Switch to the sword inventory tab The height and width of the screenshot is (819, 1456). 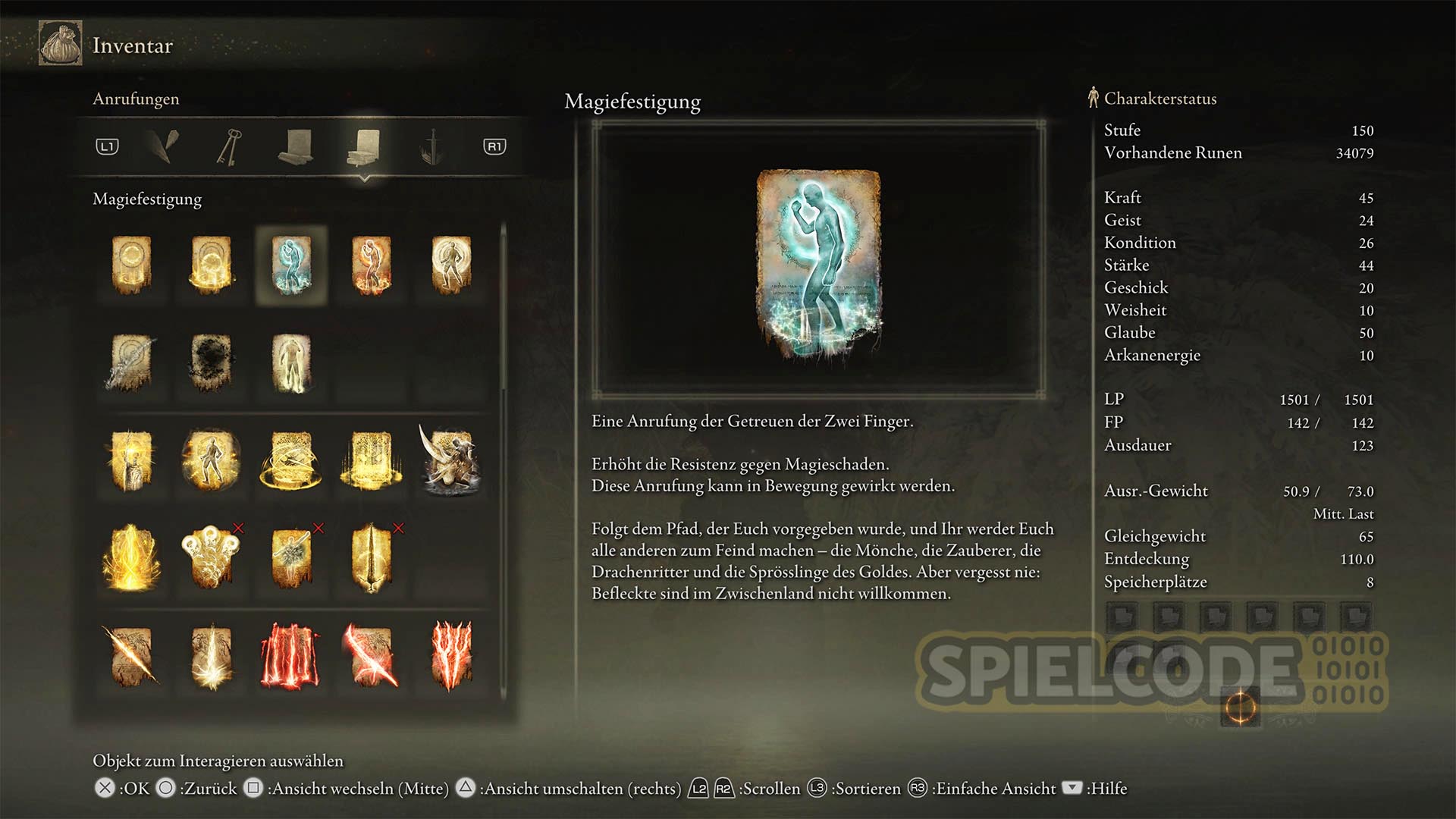(431, 146)
